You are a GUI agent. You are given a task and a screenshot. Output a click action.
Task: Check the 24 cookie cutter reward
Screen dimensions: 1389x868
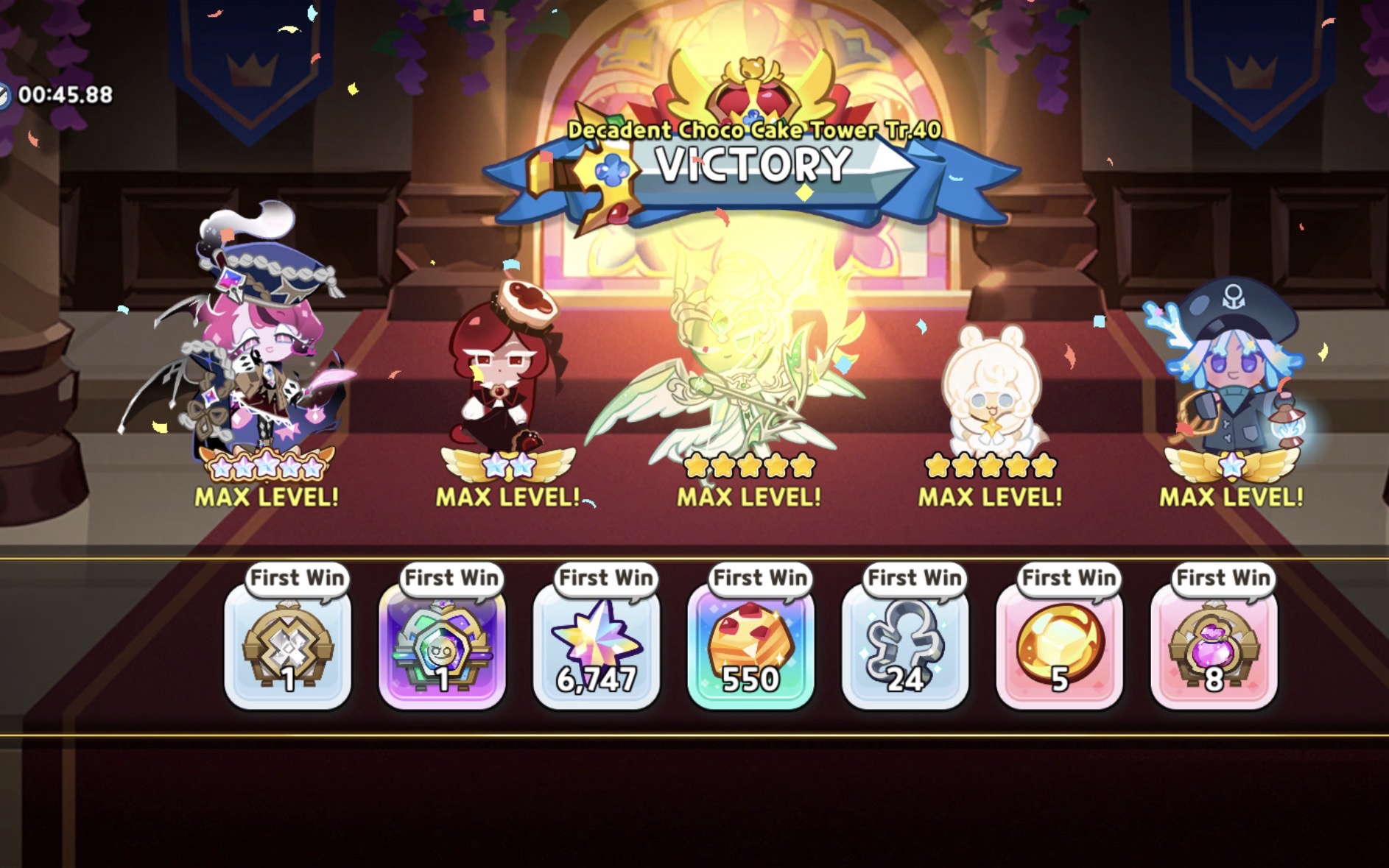coord(905,647)
